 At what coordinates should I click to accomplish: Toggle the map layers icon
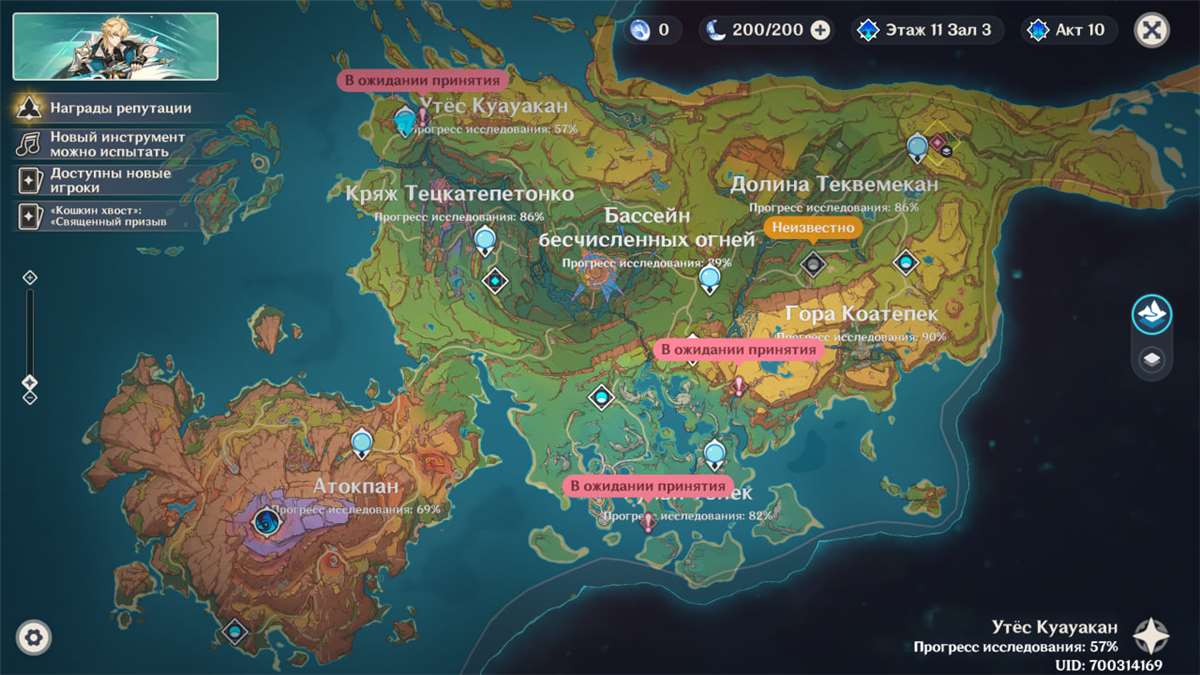1152,359
